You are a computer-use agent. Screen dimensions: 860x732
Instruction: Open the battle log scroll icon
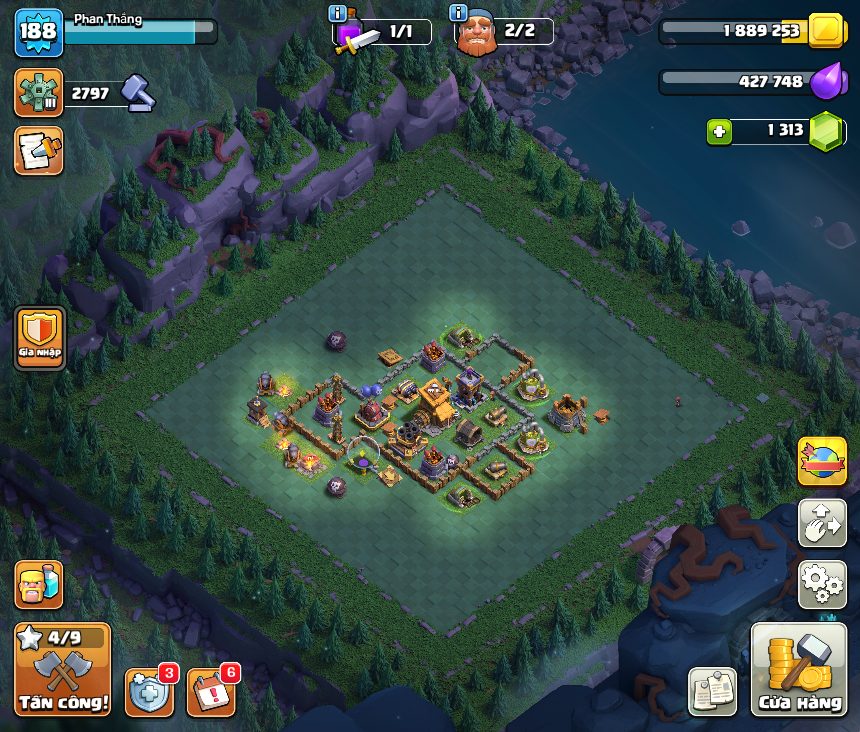pos(38,151)
